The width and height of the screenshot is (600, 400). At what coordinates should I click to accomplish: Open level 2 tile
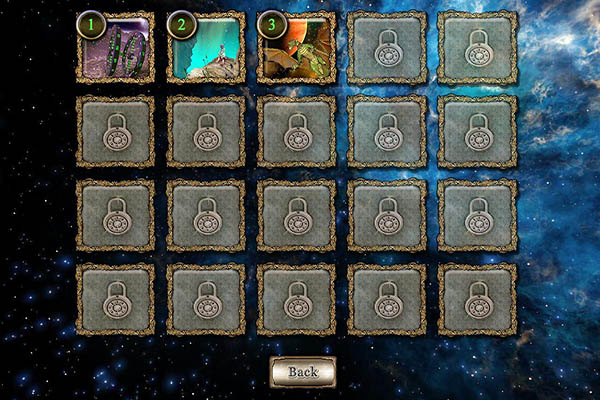(206, 47)
